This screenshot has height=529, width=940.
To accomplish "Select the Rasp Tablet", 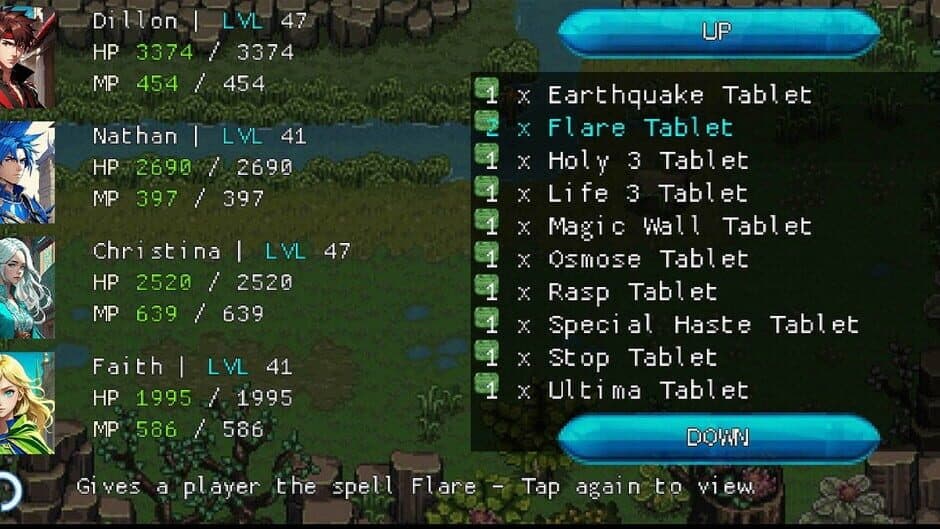I will coord(632,292).
